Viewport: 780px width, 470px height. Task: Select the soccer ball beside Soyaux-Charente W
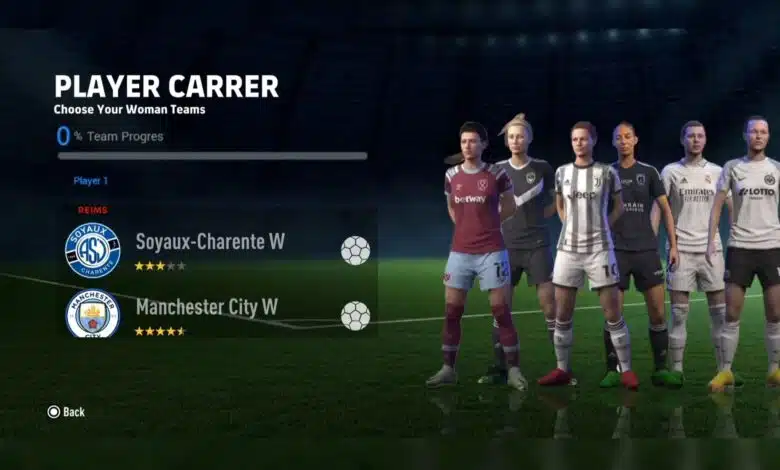[x=355, y=250]
